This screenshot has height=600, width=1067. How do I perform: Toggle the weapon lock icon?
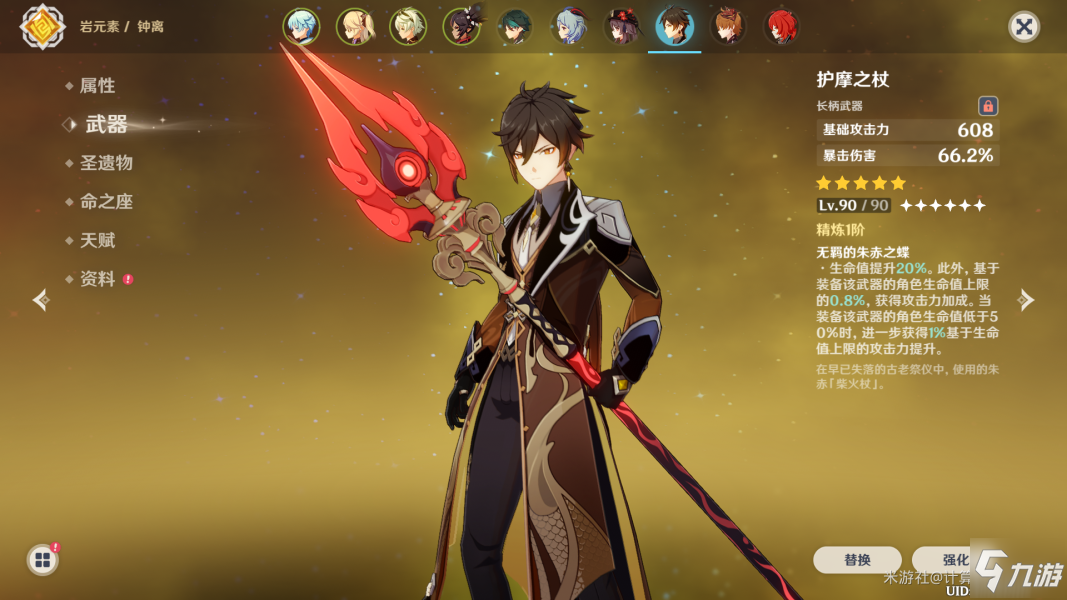(987, 106)
